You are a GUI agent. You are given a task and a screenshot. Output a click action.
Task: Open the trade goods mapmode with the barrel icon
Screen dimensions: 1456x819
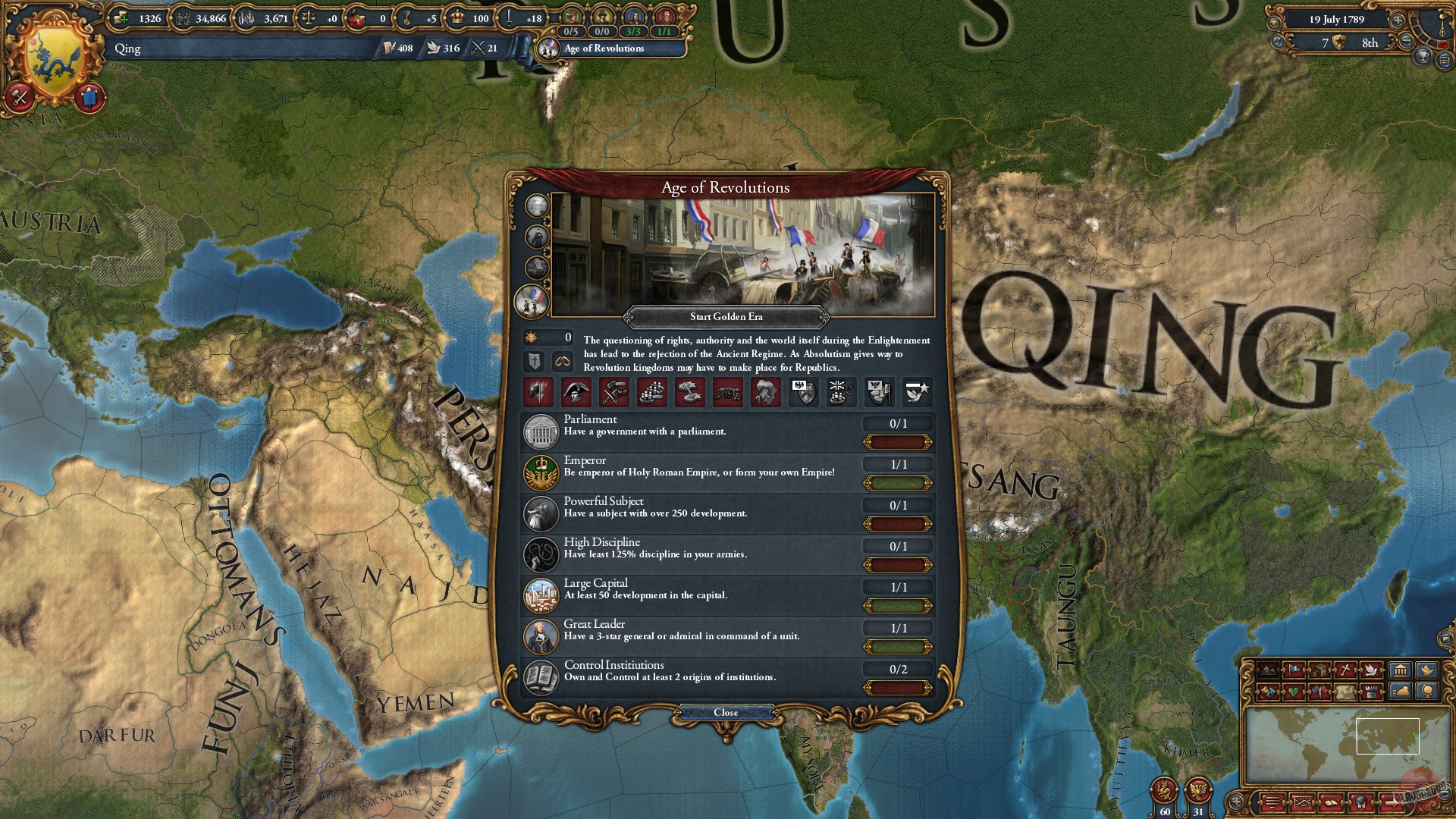[x=1320, y=670]
